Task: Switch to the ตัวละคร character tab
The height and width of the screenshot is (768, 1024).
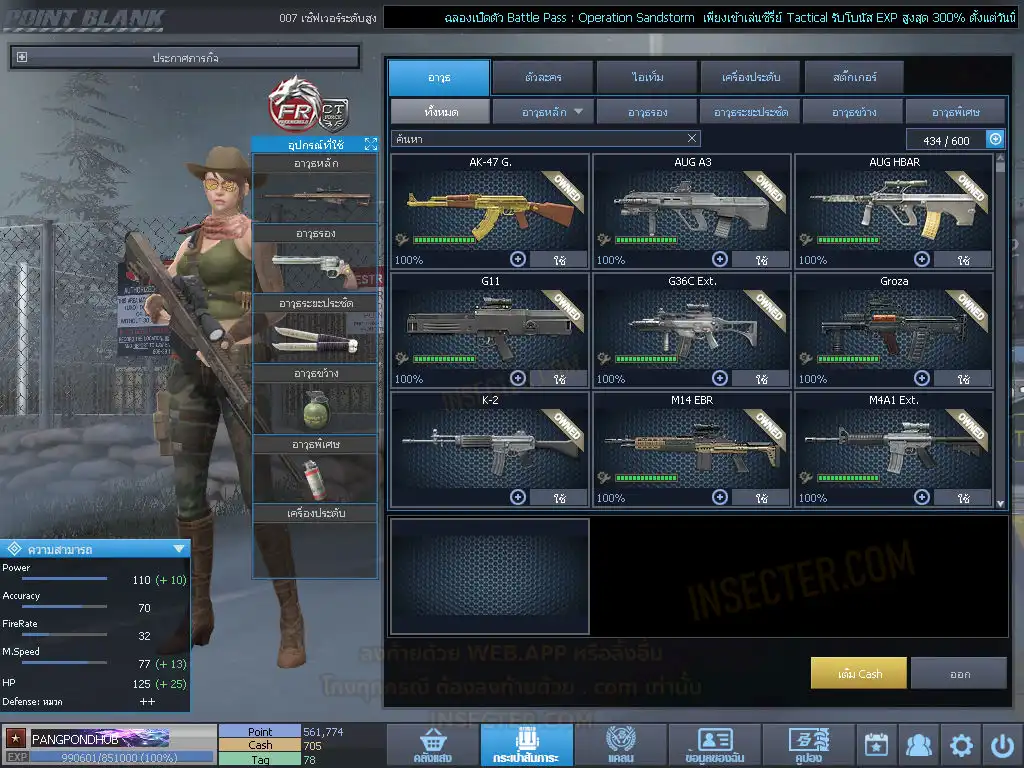Action: [x=541, y=77]
